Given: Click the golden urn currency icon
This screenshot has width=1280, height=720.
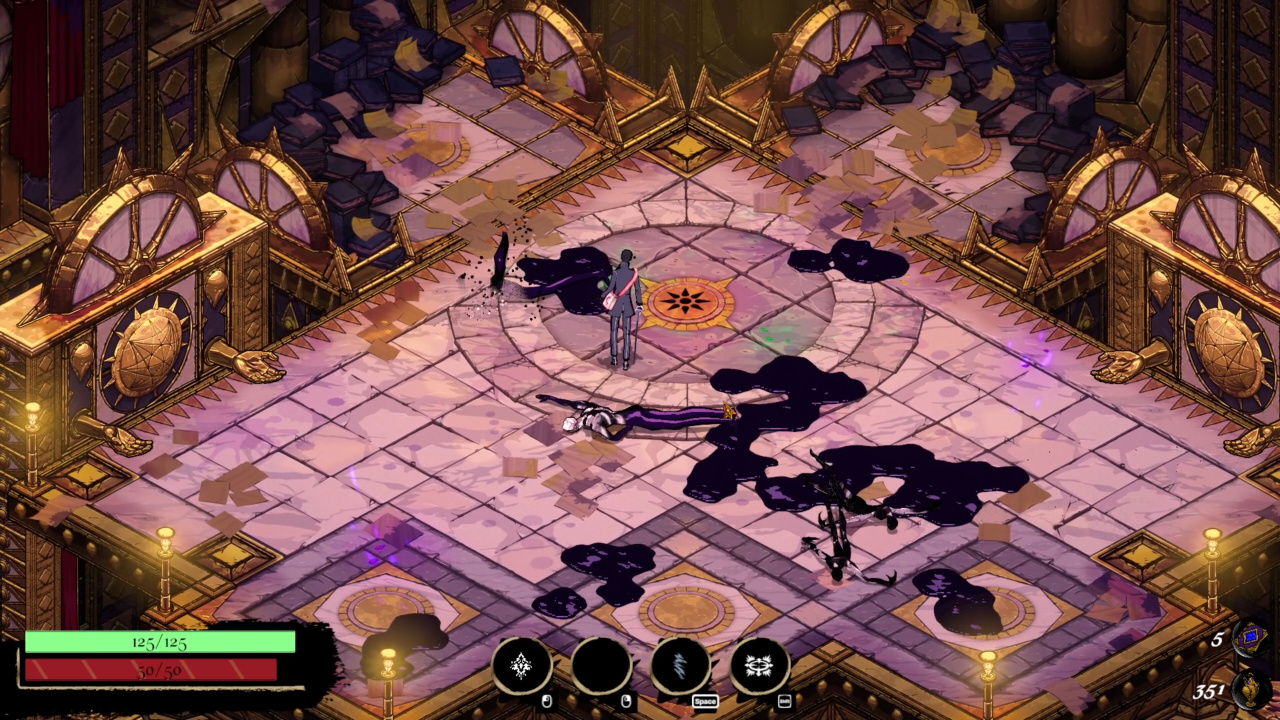Looking at the screenshot, I should coord(1252,690).
